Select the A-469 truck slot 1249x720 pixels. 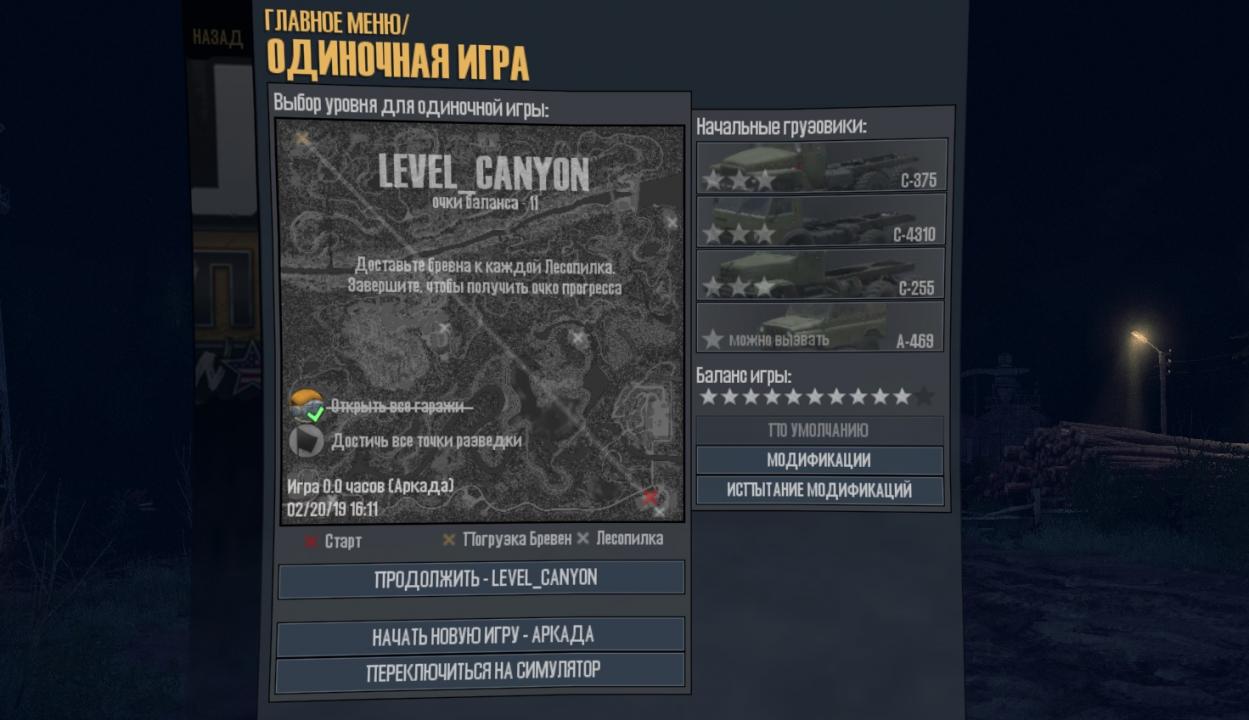point(819,326)
